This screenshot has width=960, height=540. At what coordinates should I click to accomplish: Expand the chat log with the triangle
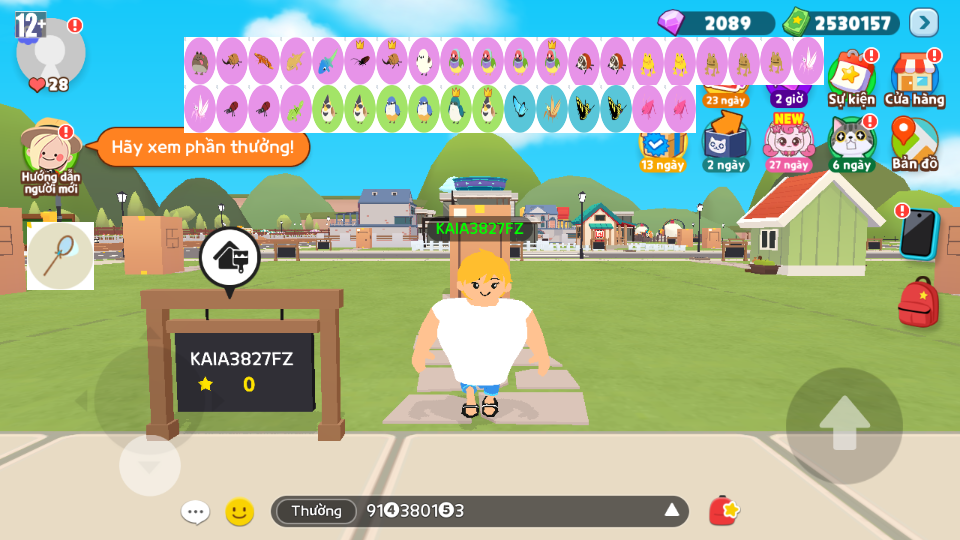(672, 512)
